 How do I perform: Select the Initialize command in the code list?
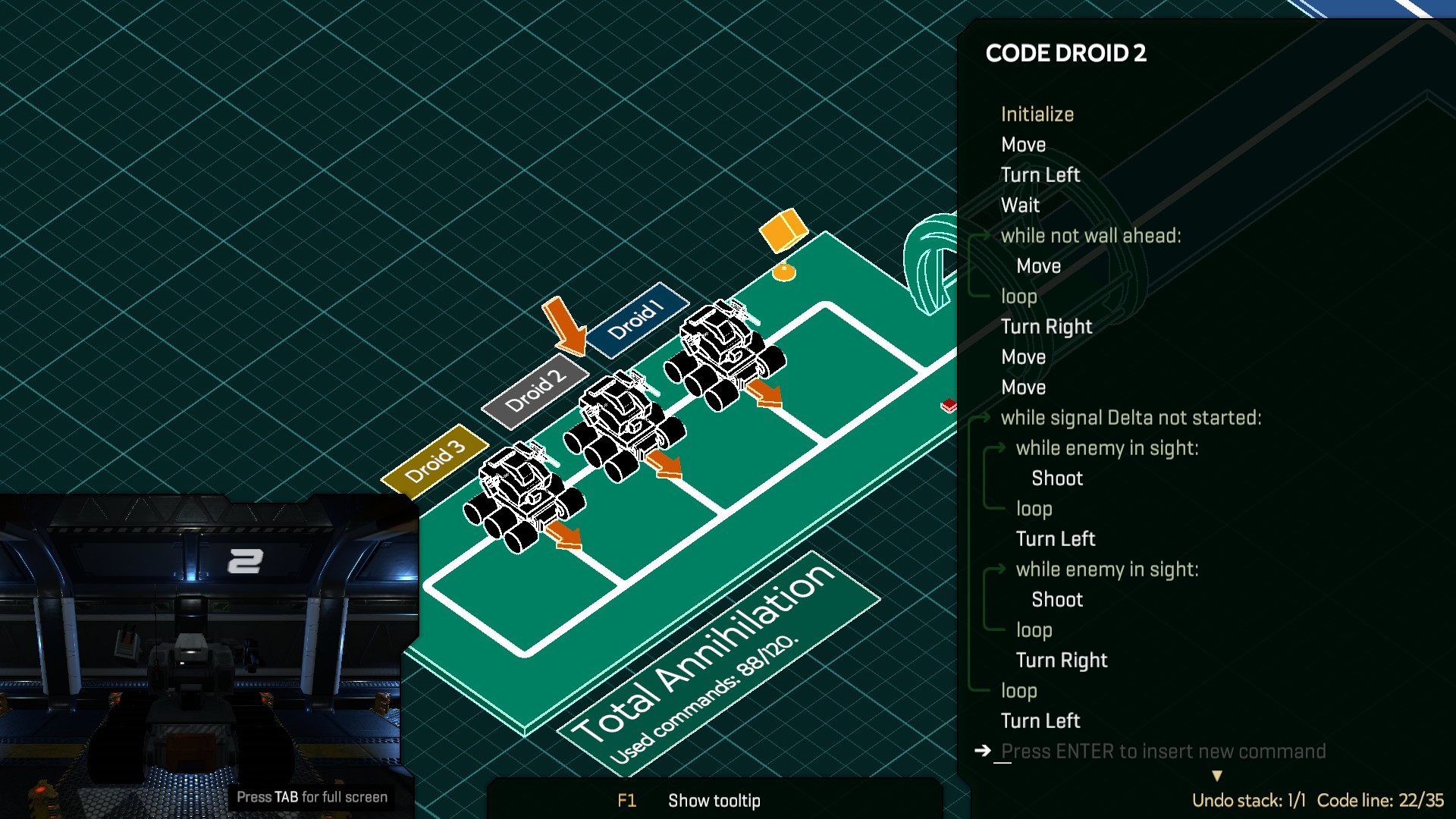[1037, 114]
